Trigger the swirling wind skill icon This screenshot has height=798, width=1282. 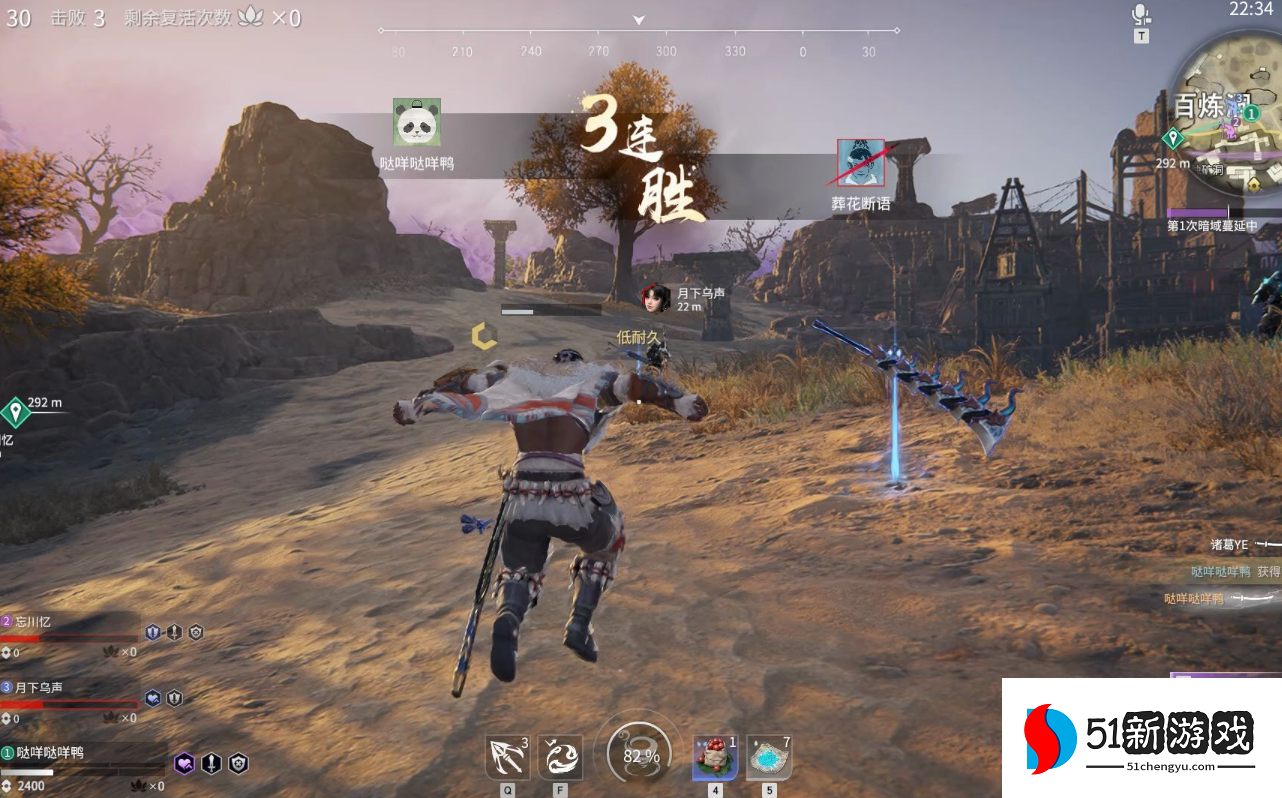pos(560,757)
